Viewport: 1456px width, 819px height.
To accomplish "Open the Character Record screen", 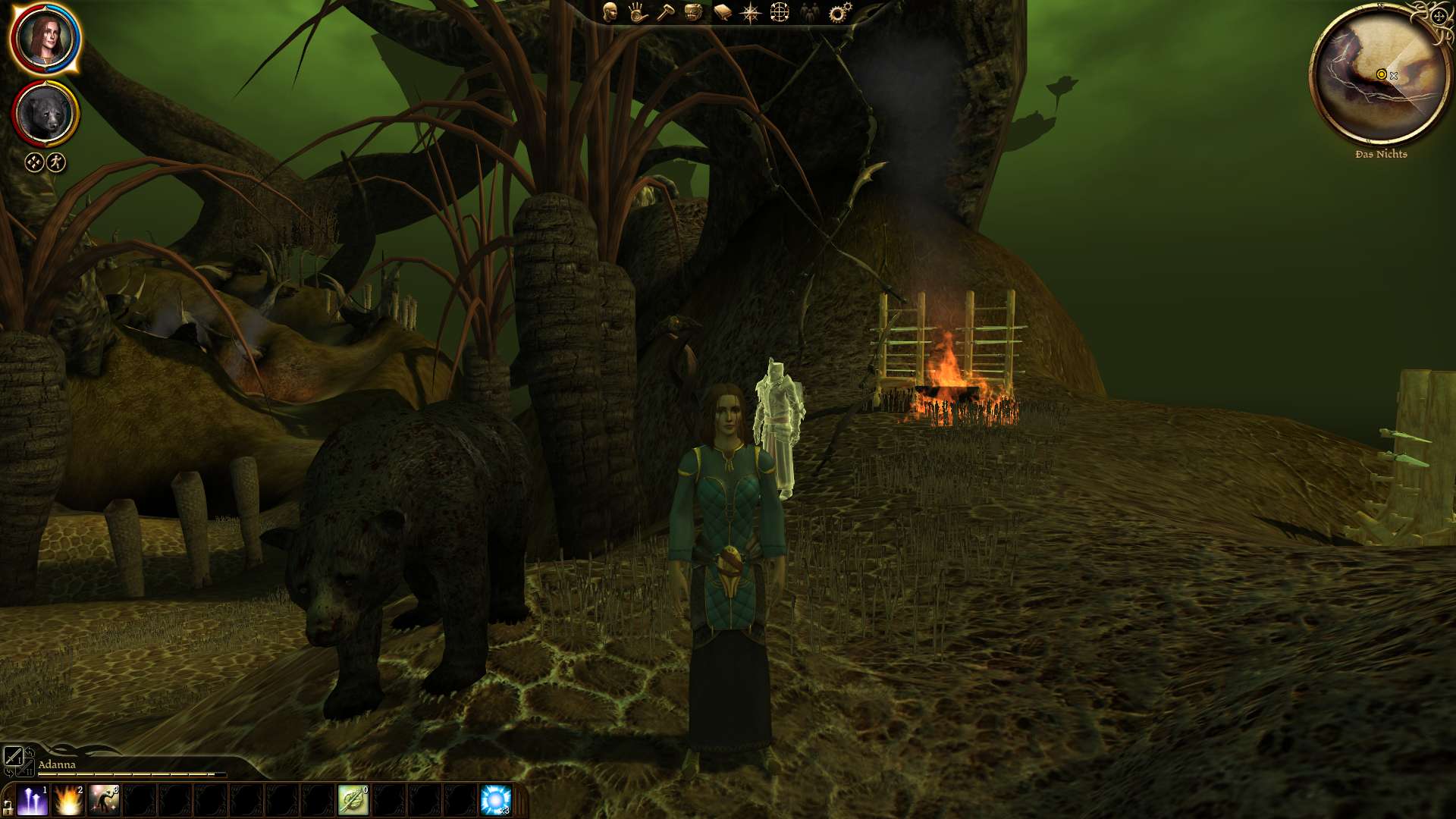I will pyautogui.click(x=609, y=11).
